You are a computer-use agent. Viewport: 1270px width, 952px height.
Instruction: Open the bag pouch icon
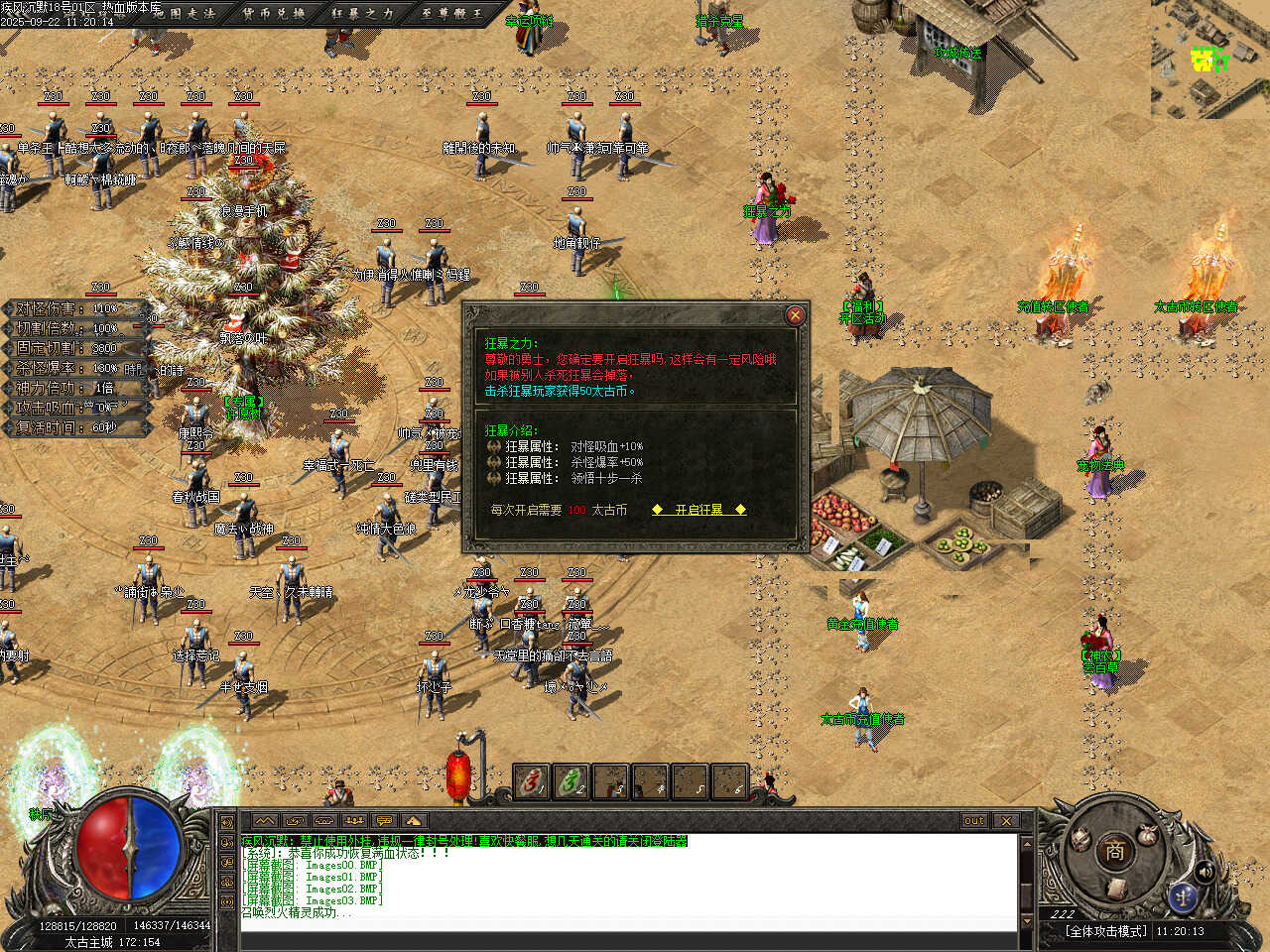(1148, 835)
